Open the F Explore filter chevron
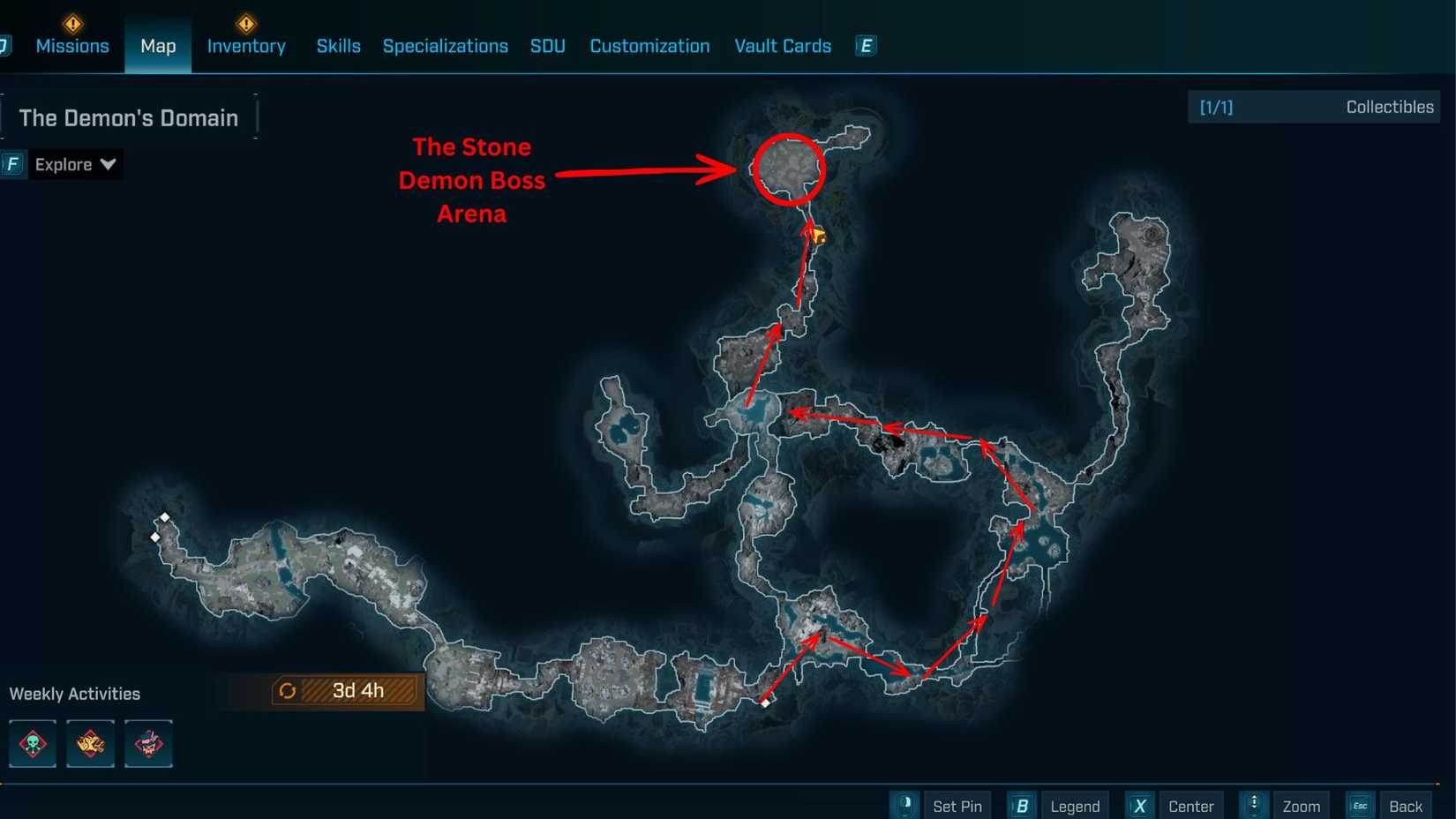Screen dimensions: 1456x819 pos(108,164)
